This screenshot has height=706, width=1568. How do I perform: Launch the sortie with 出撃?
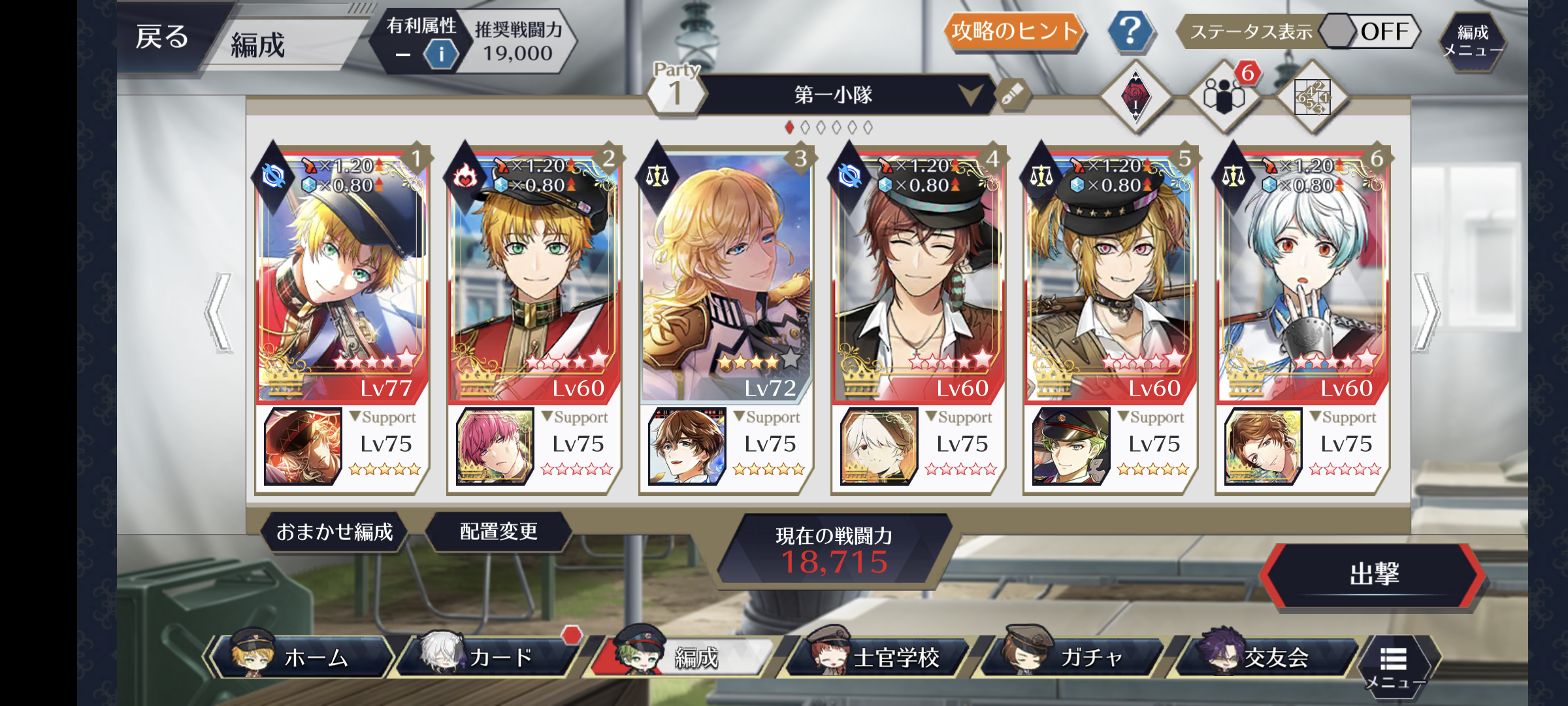coord(1373,575)
